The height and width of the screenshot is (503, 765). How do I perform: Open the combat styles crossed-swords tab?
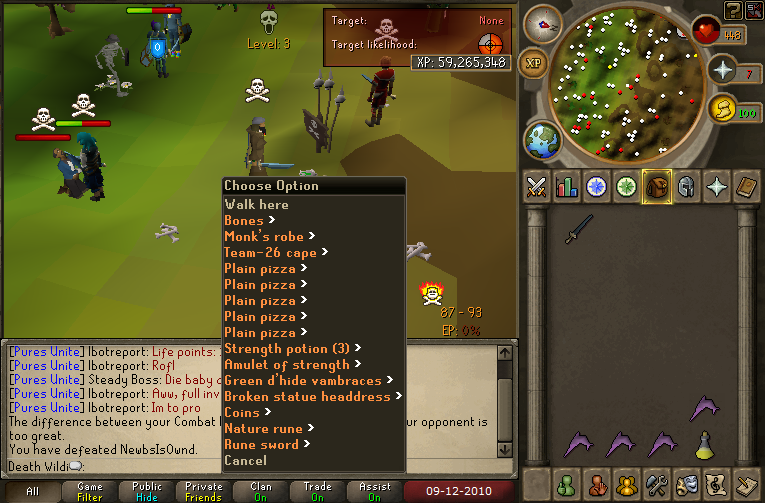536,186
